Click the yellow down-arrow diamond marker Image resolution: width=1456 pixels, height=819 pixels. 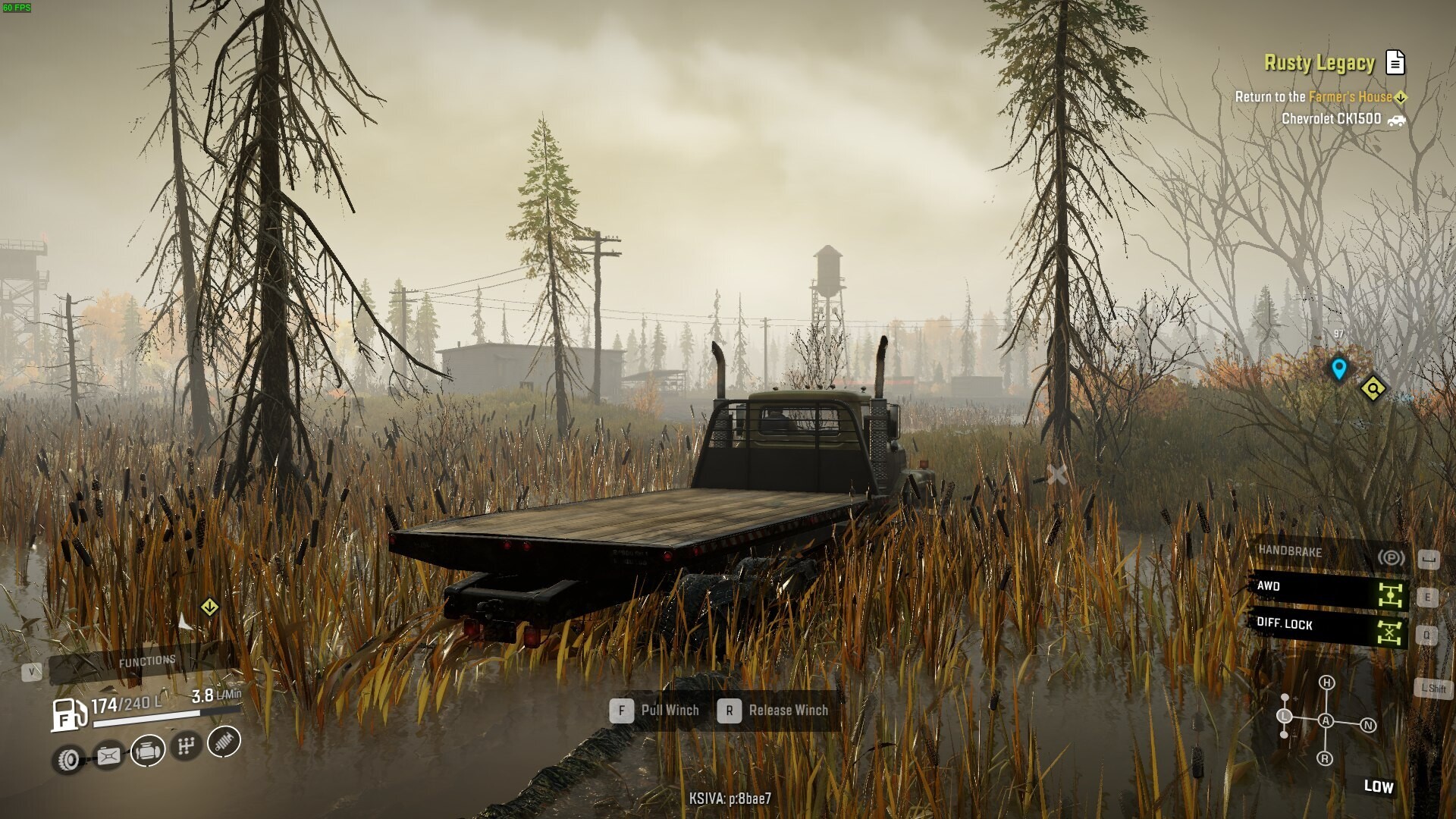210,607
